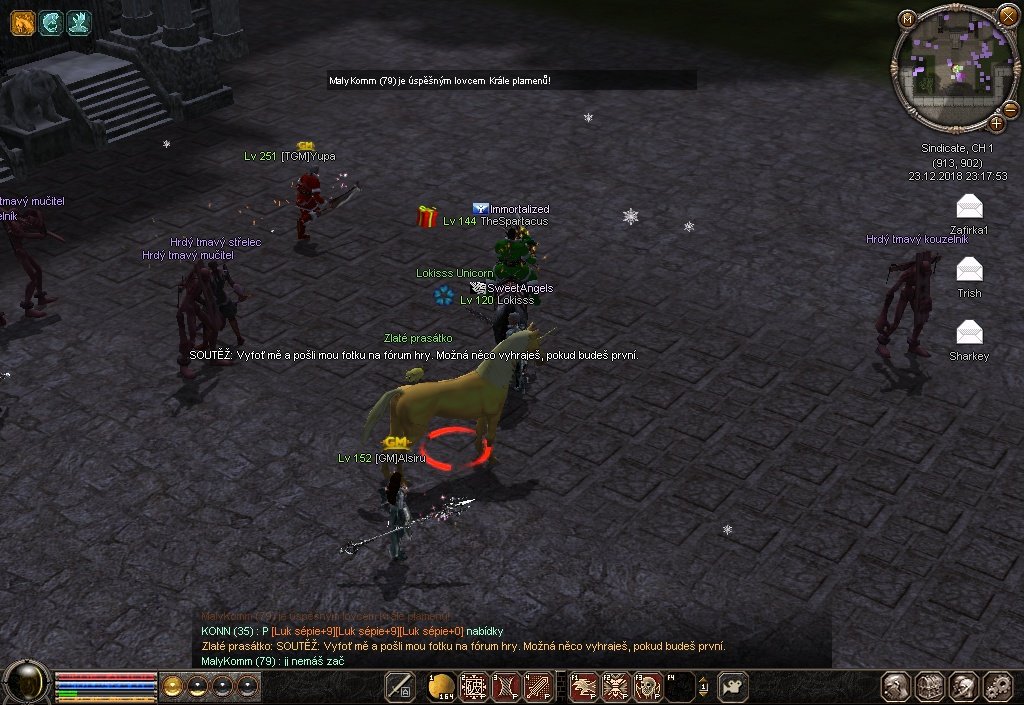
Task: Open the whisper envelope from Trish
Action: 969,269
